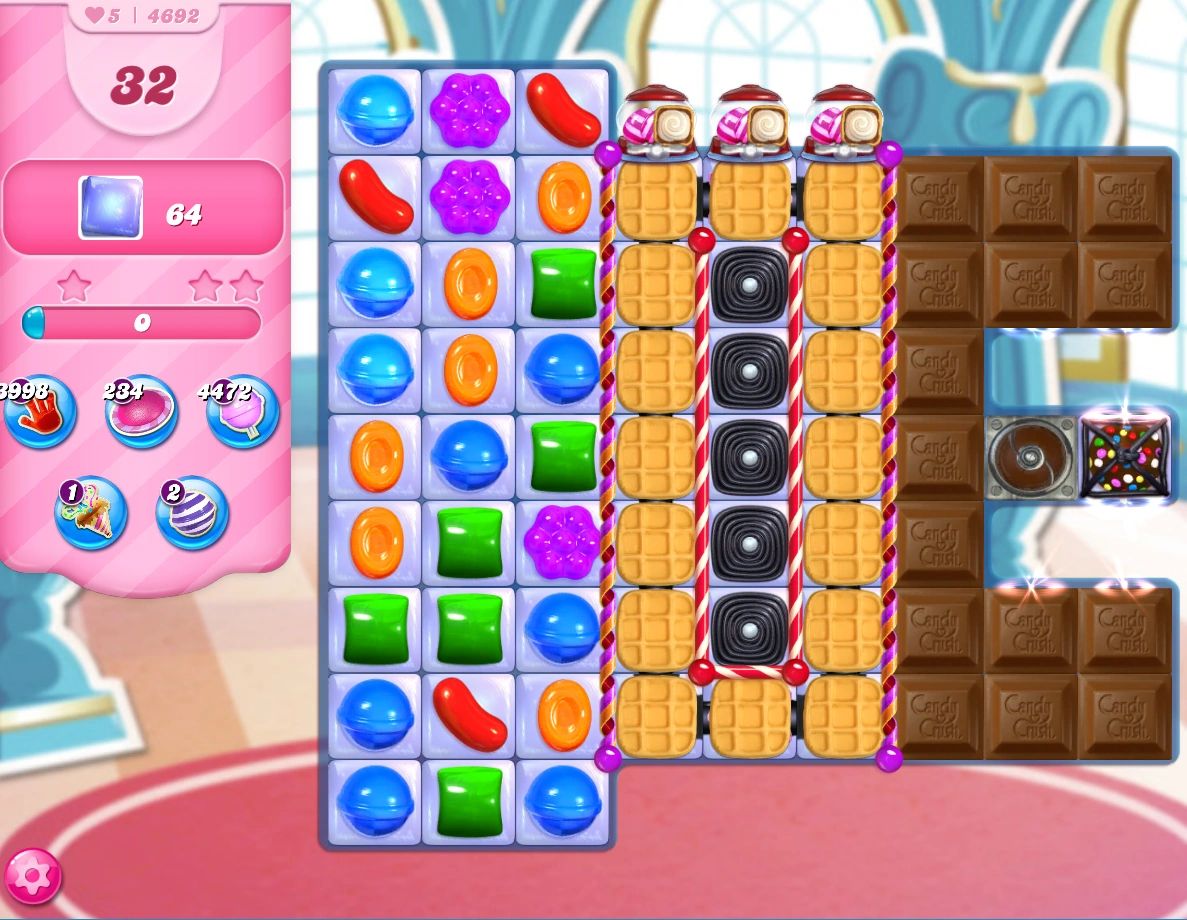This screenshot has width=1187, height=920.
Task: Choose the purple striped ball booster
Action: tap(192, 513)
